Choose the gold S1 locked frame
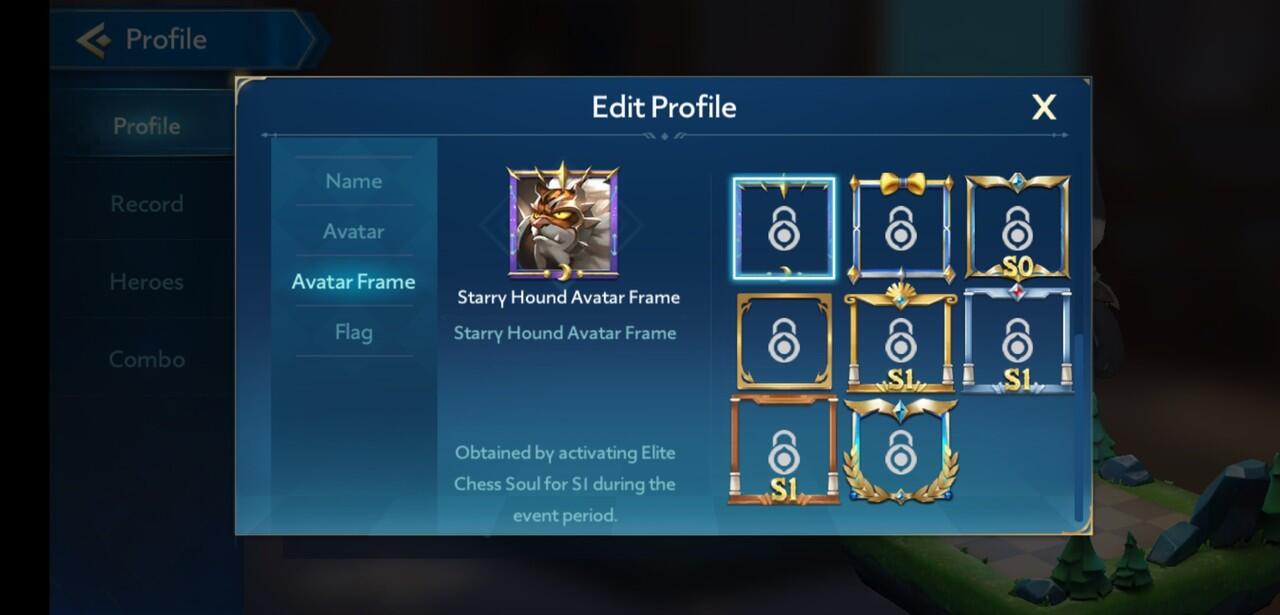This screenshot has height=615, width=1280. 901,340
